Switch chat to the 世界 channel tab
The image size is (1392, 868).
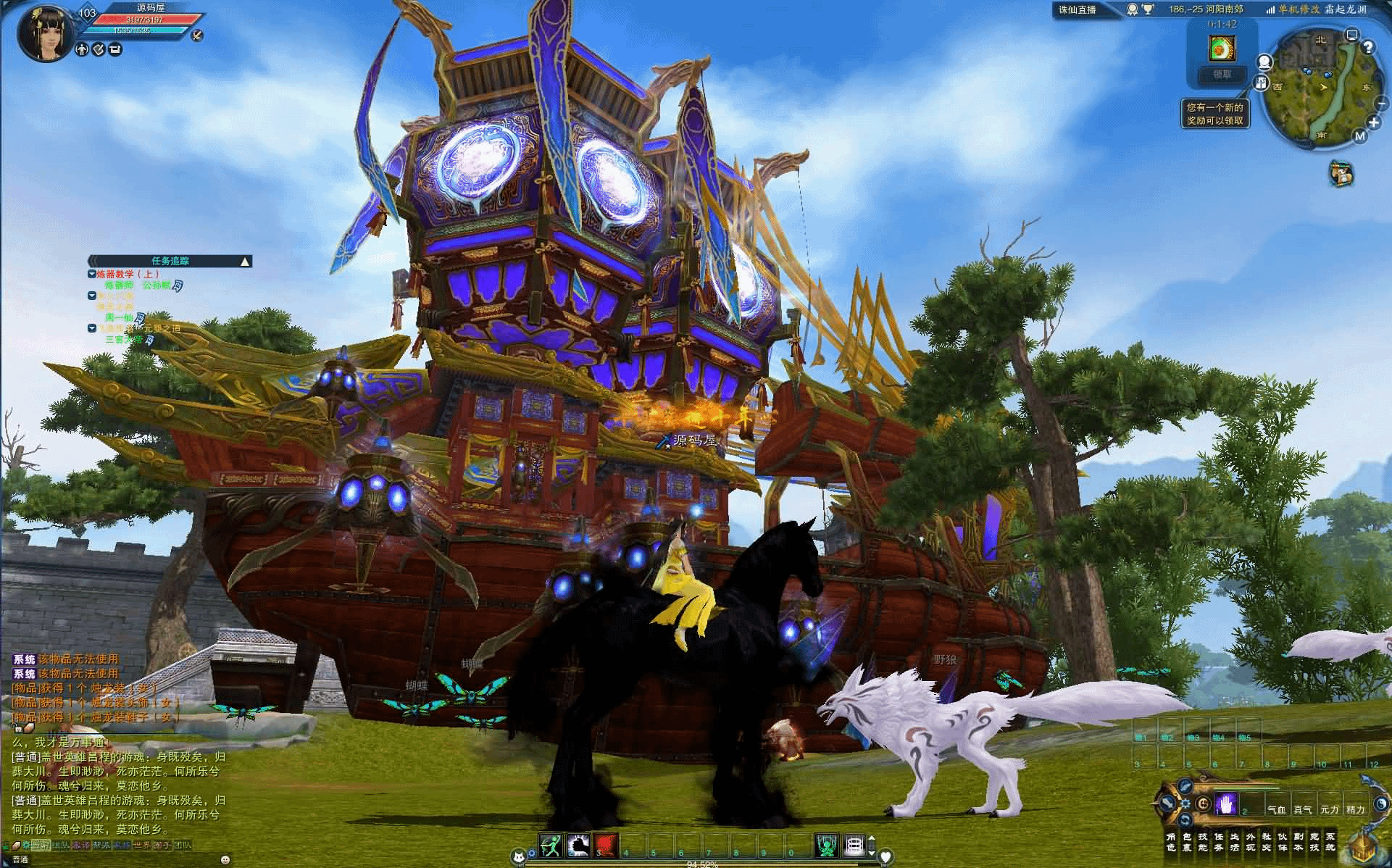(142, 845)
